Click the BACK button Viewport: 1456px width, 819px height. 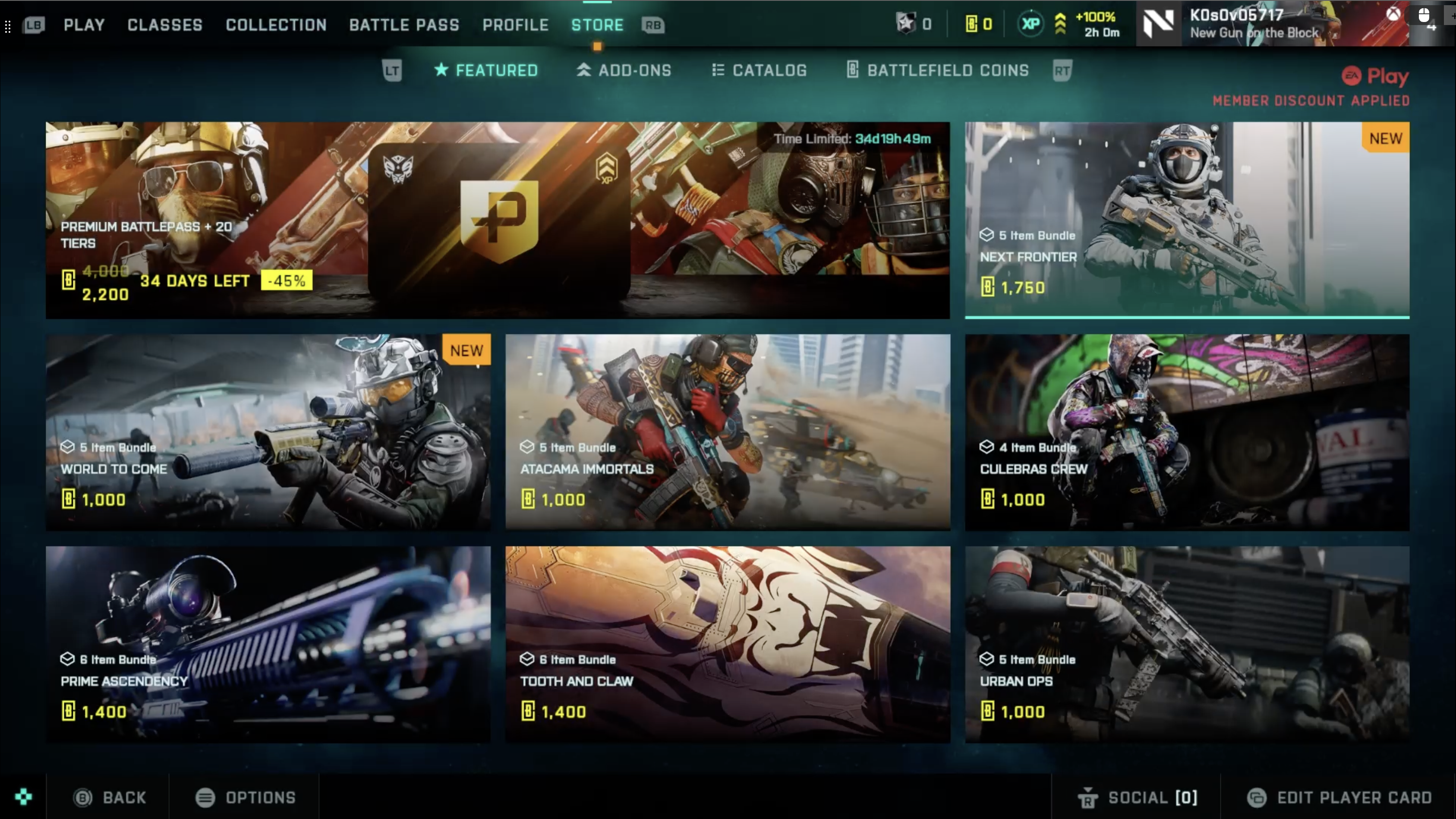[110, 797]
